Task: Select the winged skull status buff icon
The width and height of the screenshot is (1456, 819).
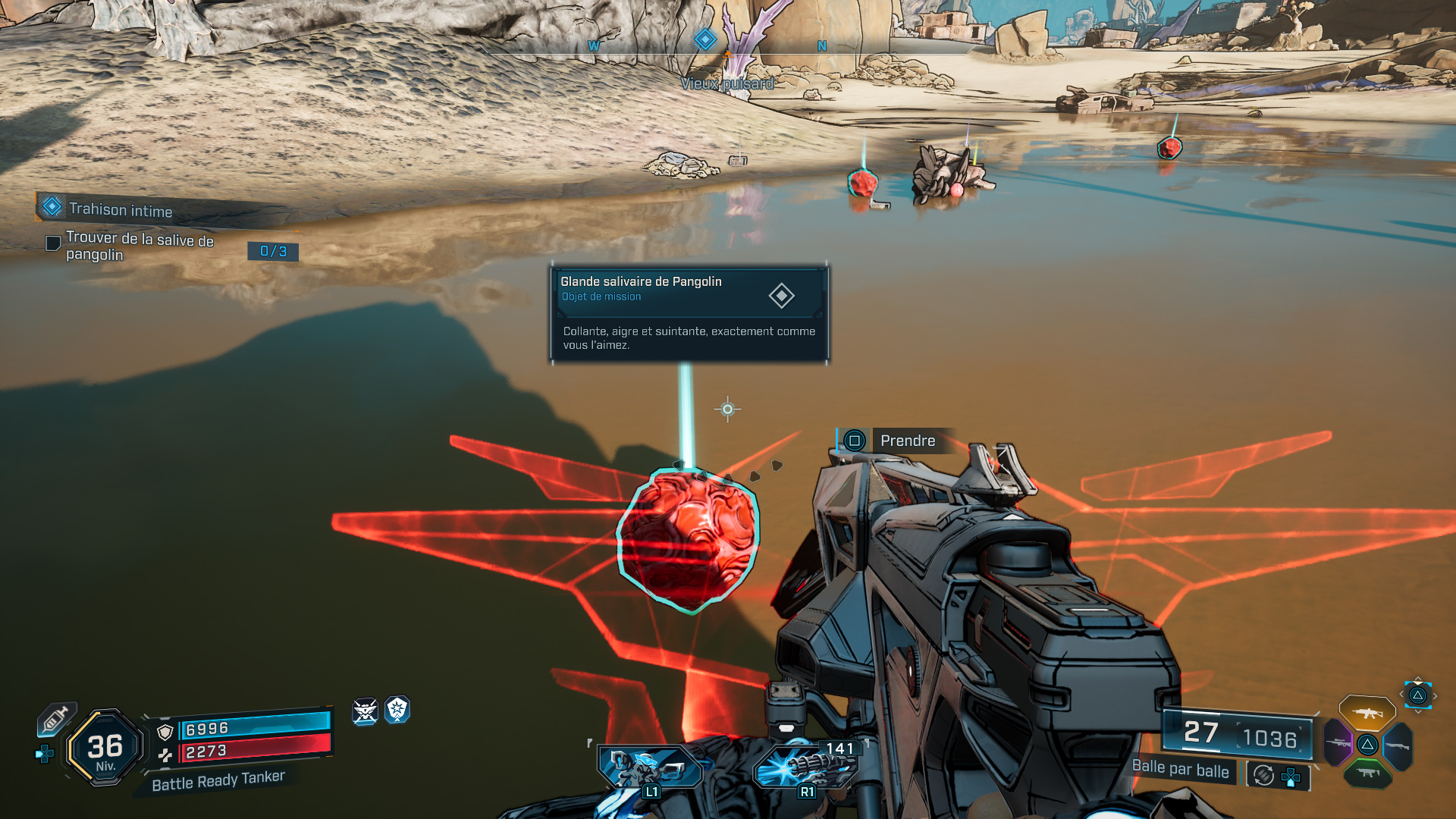Action: pyautogui.click(x=365, y=711)
